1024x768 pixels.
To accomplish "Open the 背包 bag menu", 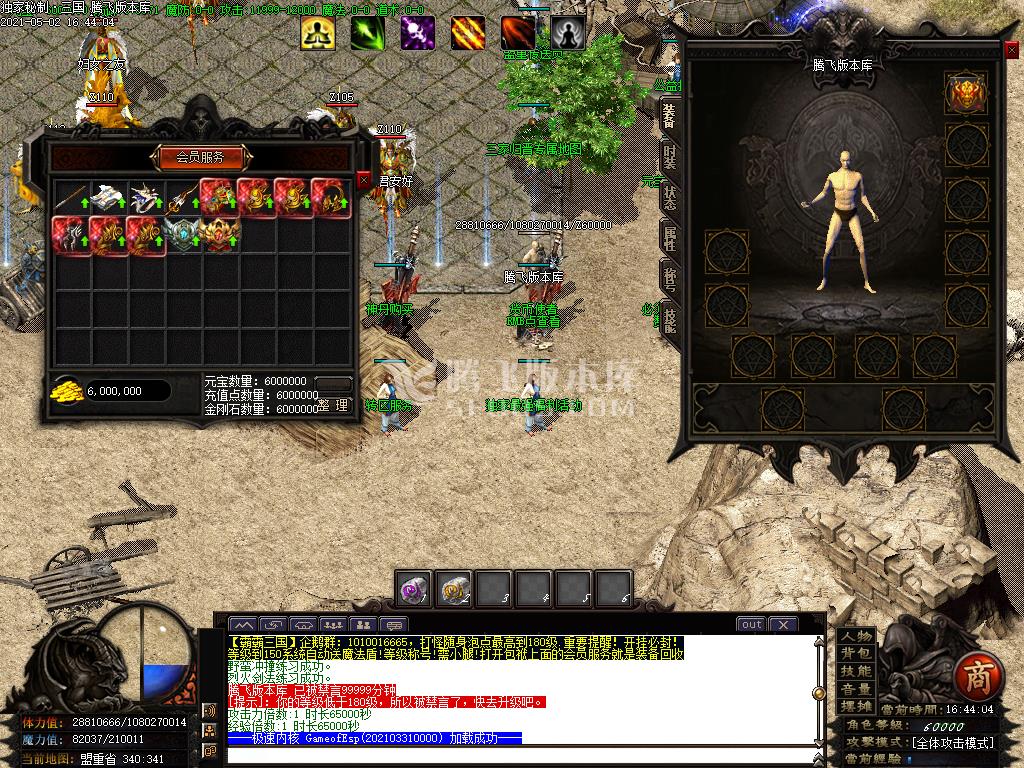I will click(x=856, y=654).
